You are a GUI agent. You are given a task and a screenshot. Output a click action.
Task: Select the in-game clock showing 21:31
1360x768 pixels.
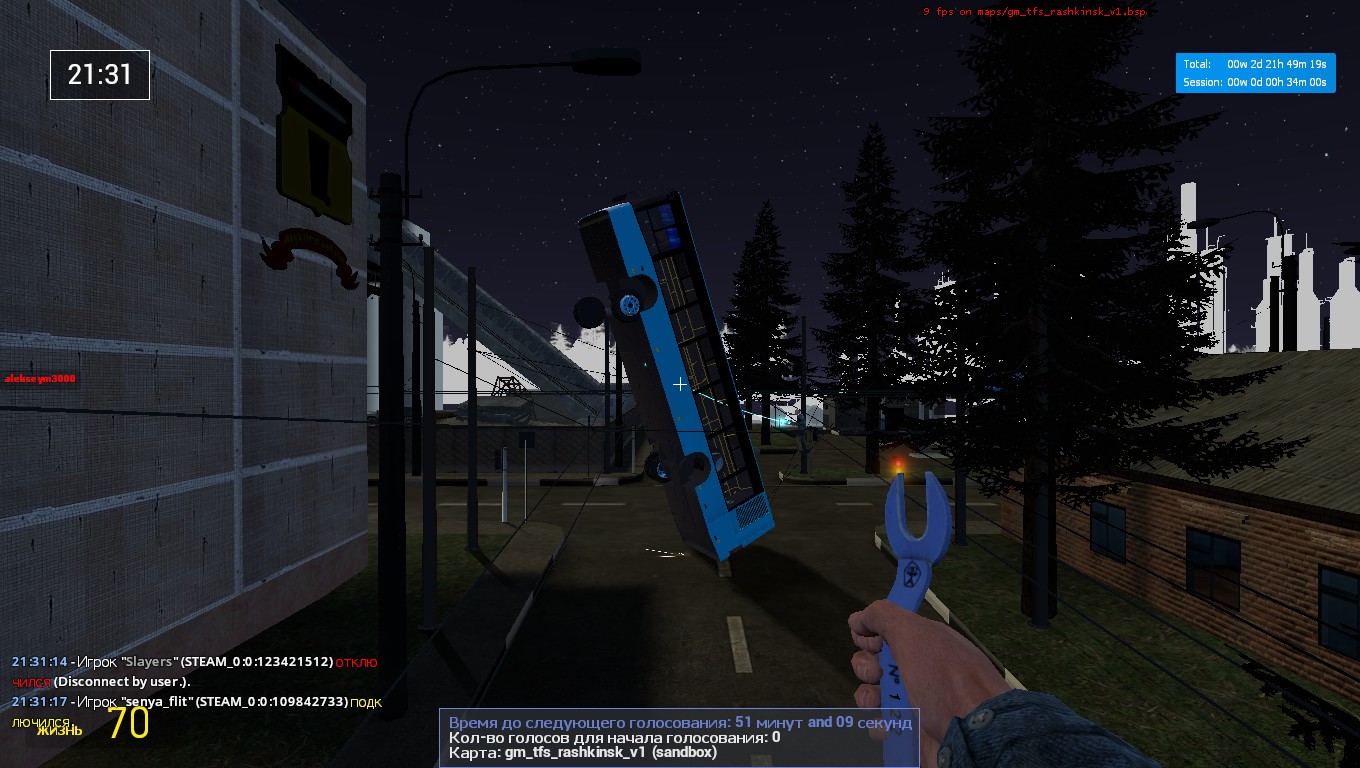click(x=99, y=75)
